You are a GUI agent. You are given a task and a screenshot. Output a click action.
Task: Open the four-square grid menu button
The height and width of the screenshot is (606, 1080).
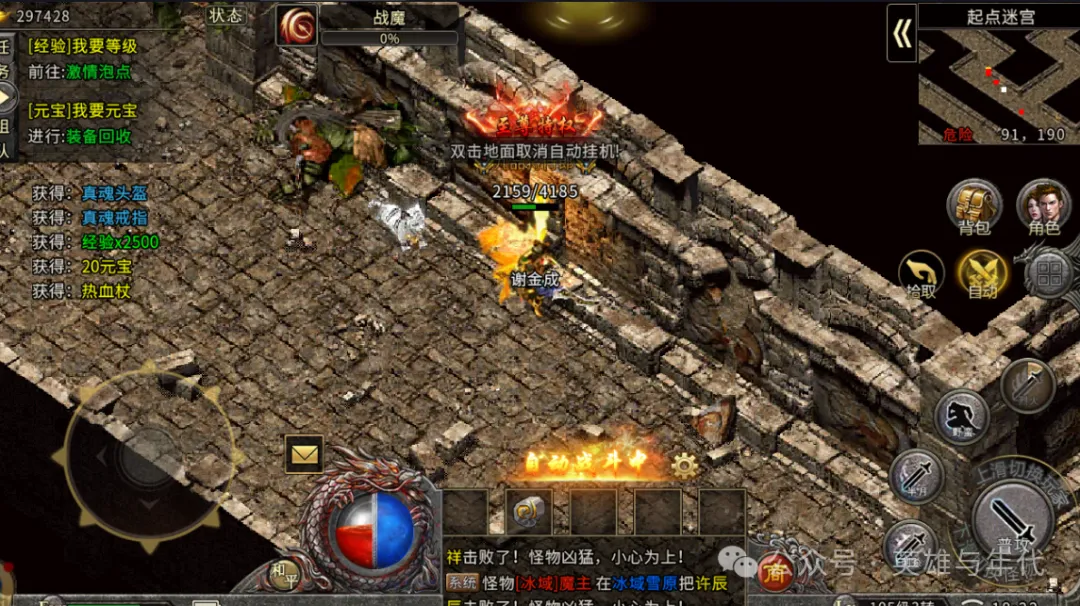[1050, 271]
